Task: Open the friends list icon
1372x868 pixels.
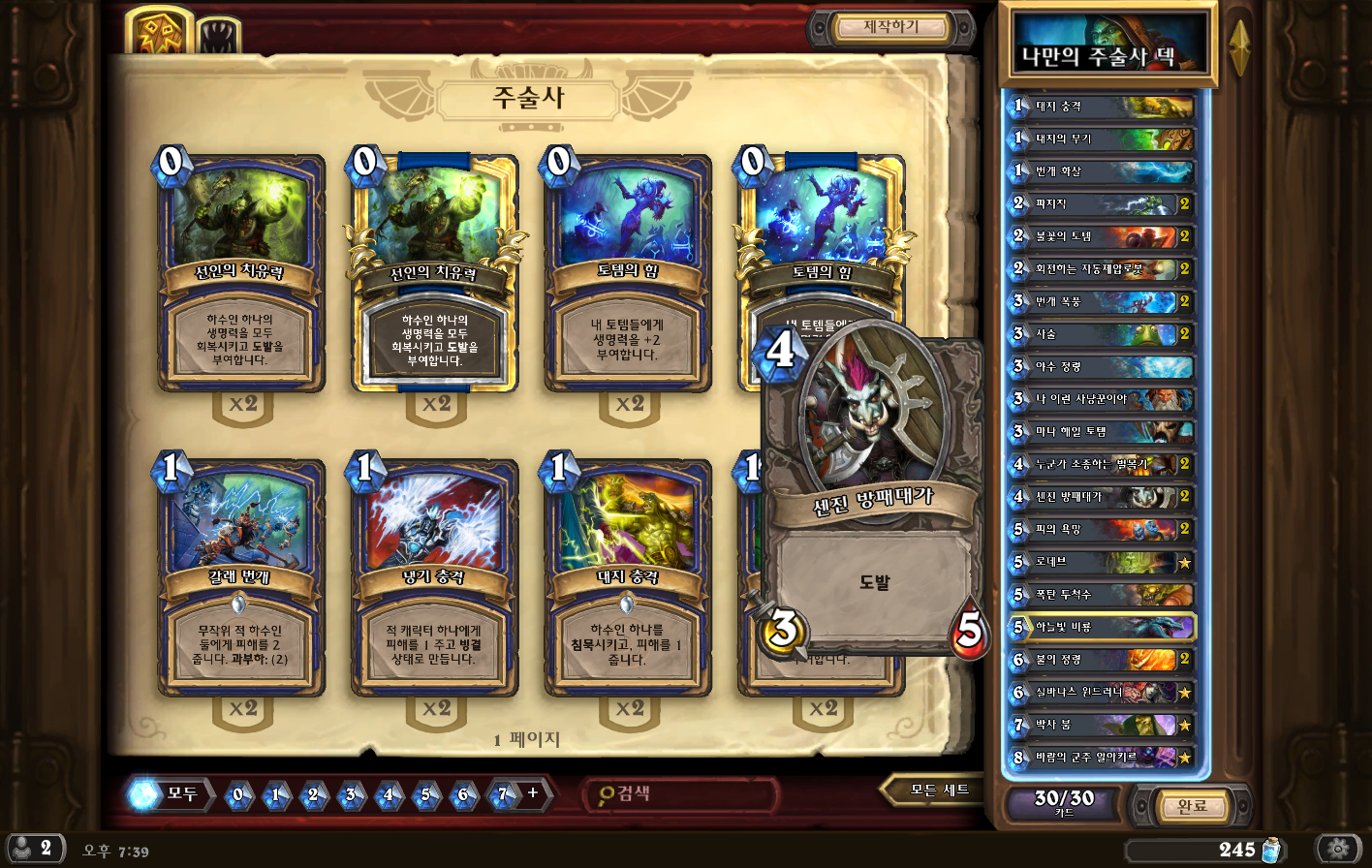Action: (33, 850)
